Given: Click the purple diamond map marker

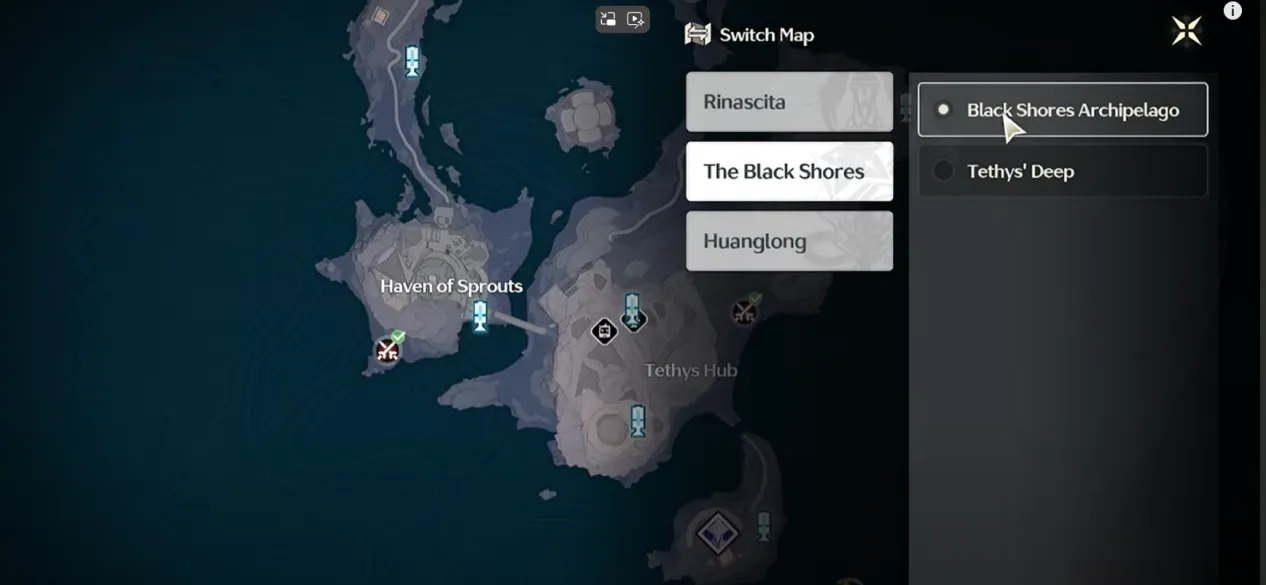Looking at the screenshot, I should click(x=717, y=533).
